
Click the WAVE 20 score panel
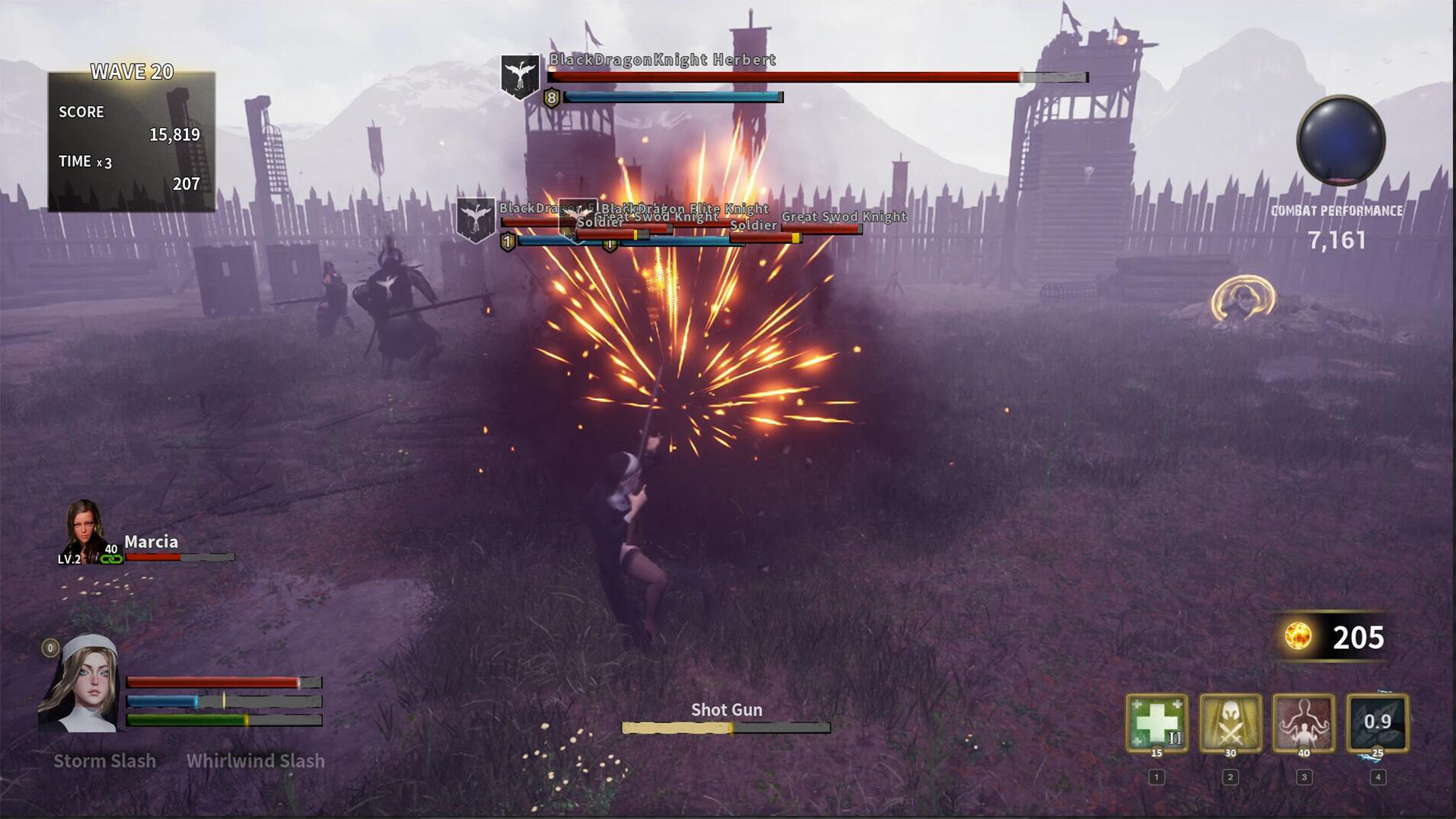click(133, 136)
